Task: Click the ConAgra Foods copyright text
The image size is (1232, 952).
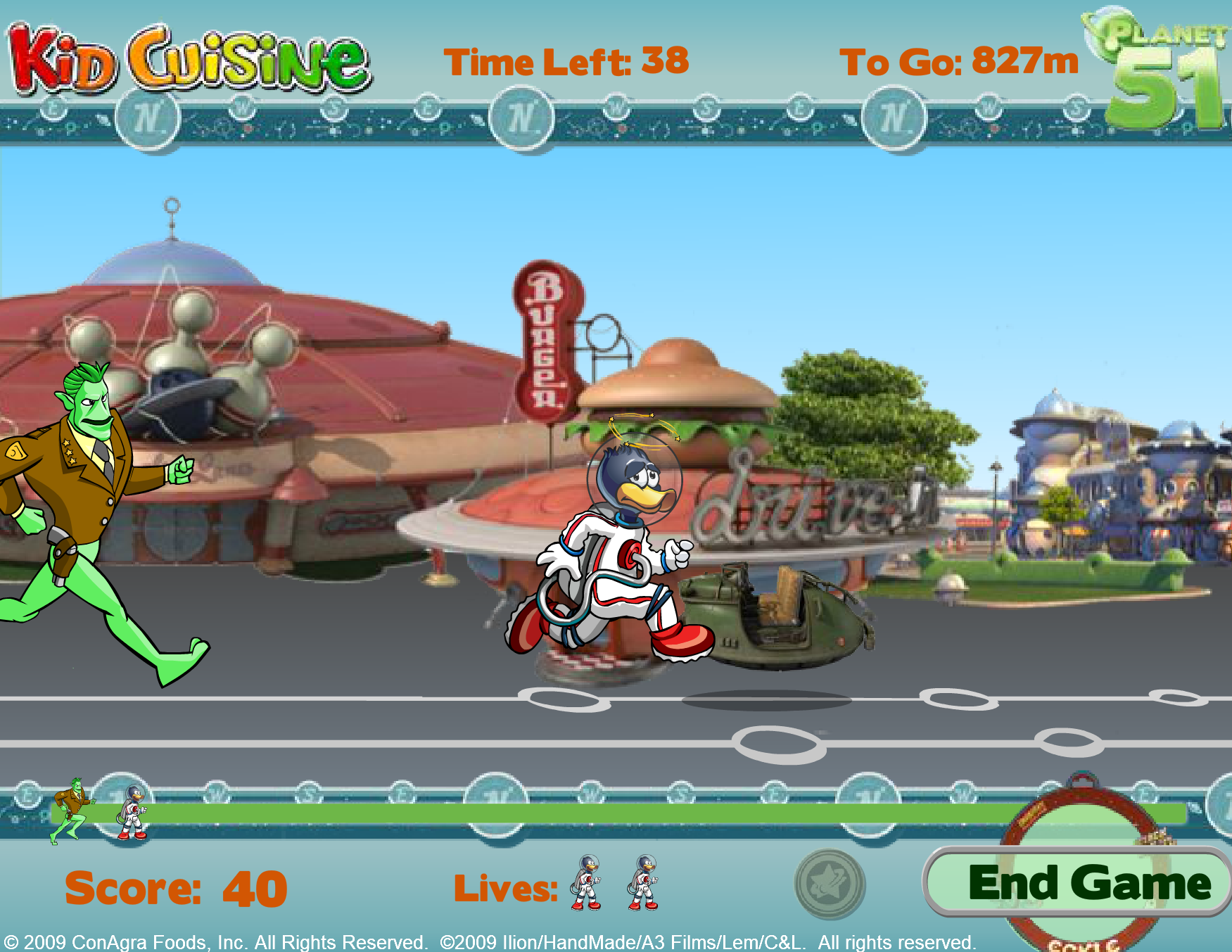Action: coord(211,938)
